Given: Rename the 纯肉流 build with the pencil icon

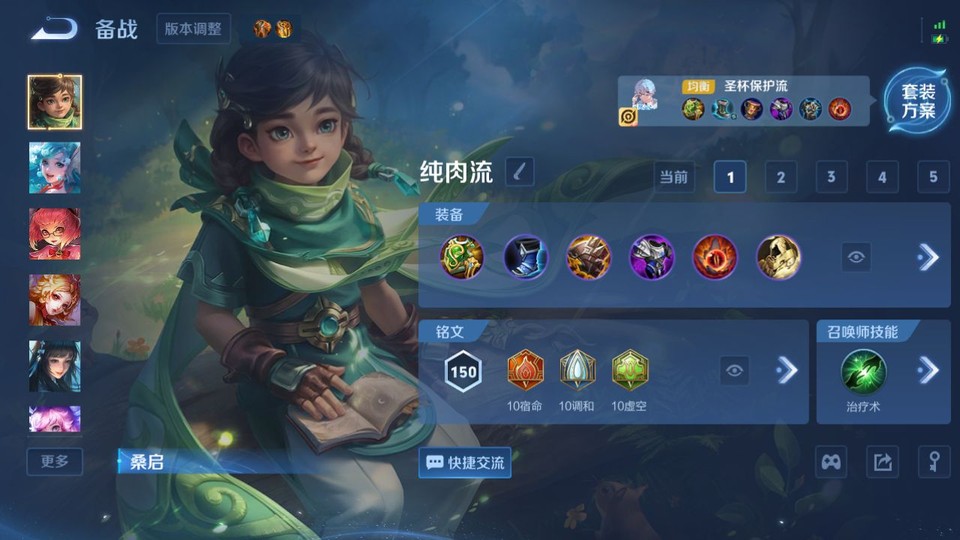Looking at the screenshot, I should point(519,172).
